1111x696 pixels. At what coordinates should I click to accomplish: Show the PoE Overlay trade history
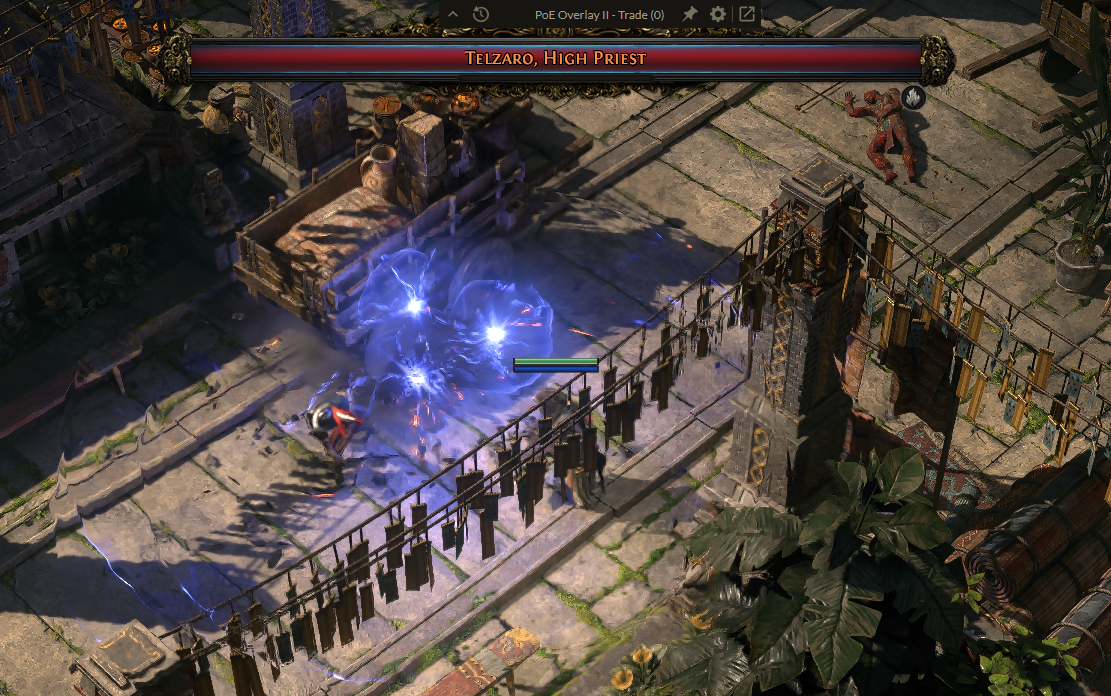click(x=481, y=14)
